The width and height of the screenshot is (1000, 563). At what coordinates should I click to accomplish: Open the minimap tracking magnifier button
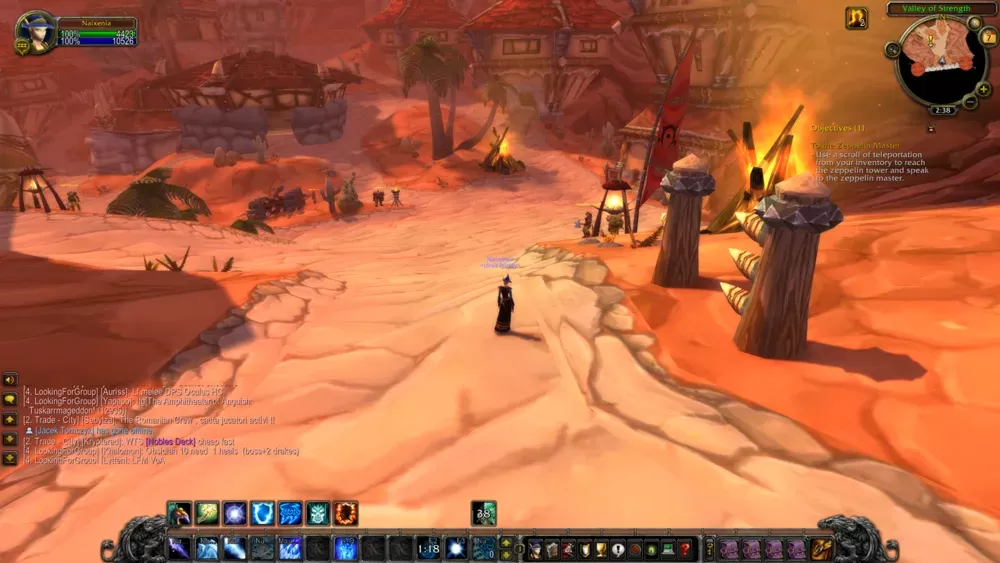pos(892,49)
